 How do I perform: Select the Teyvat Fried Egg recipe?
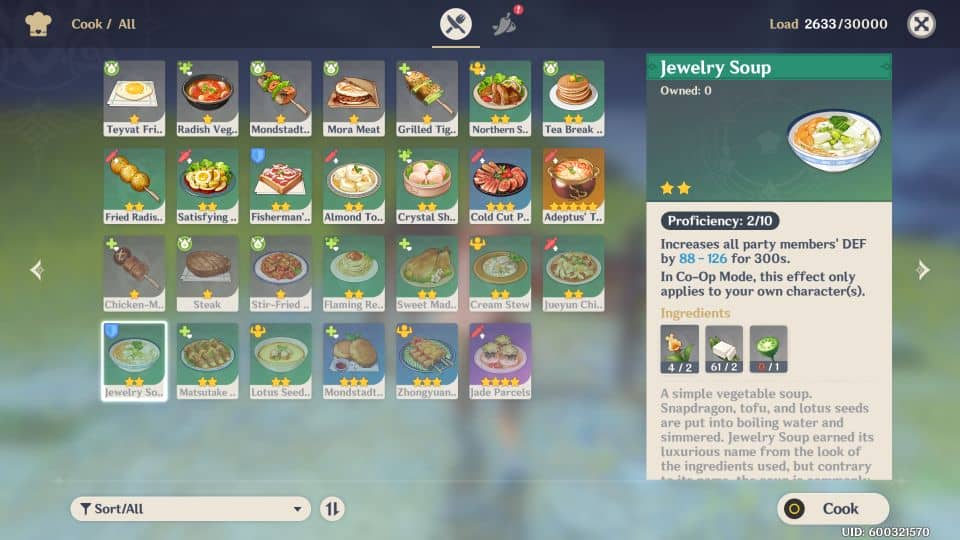pyautogui.click(x=134, y=98)
